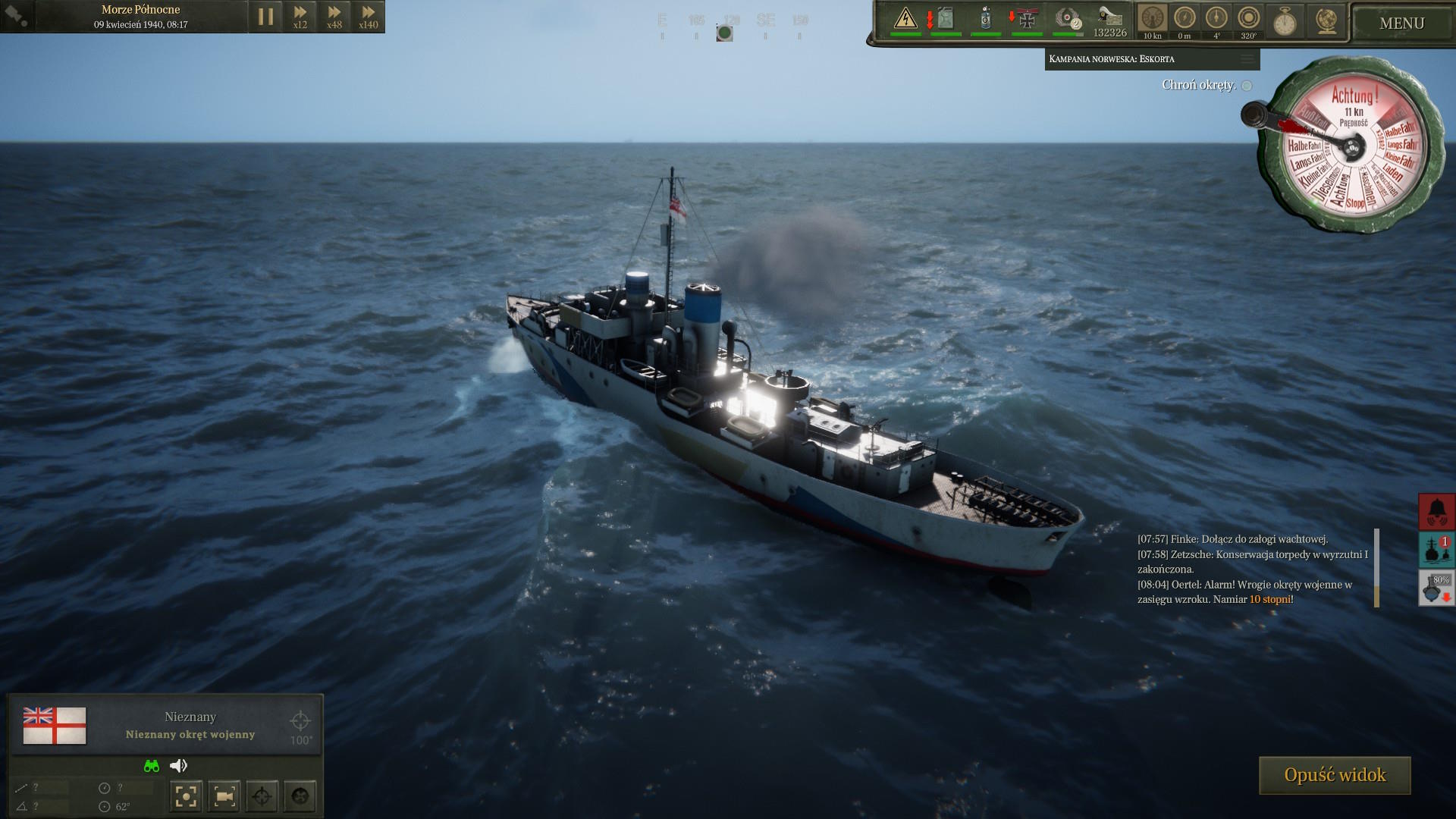Click the stopwatch icon
Viewport: 1456px width, 819px height.
[x=1285, y=21]
